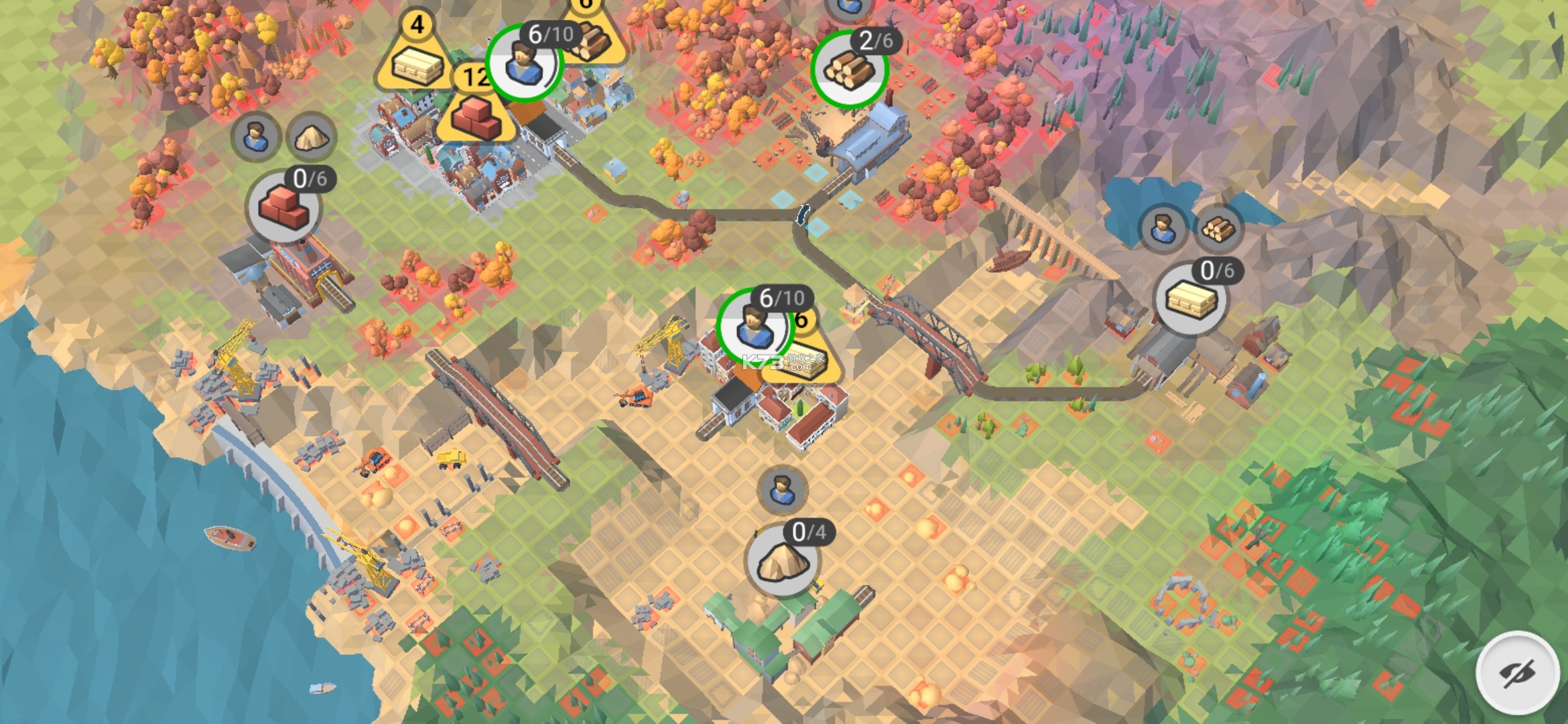
Task: Click the 6/10 passenger marker overlapping the planks triangle
Action: [753, 327]
